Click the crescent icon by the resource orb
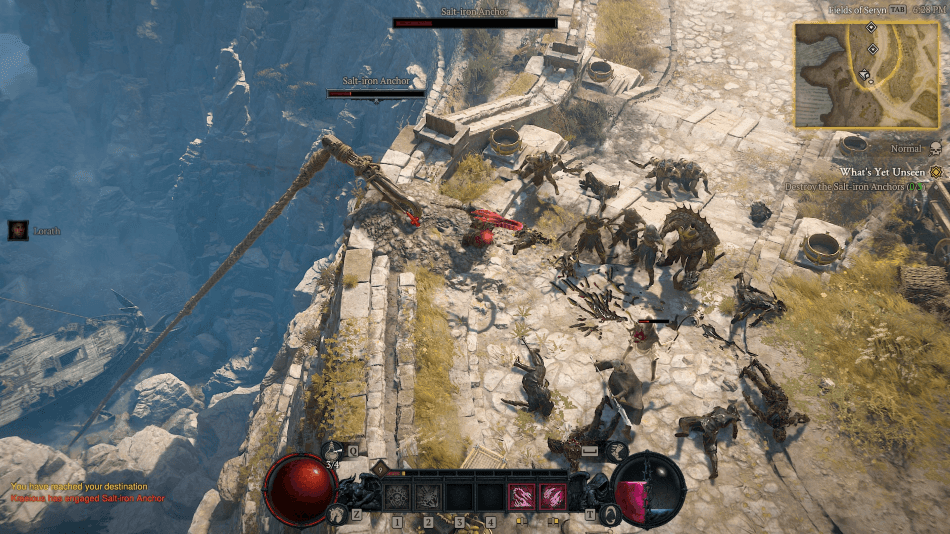This screenshot has width=950, height=534. point(610,514)
